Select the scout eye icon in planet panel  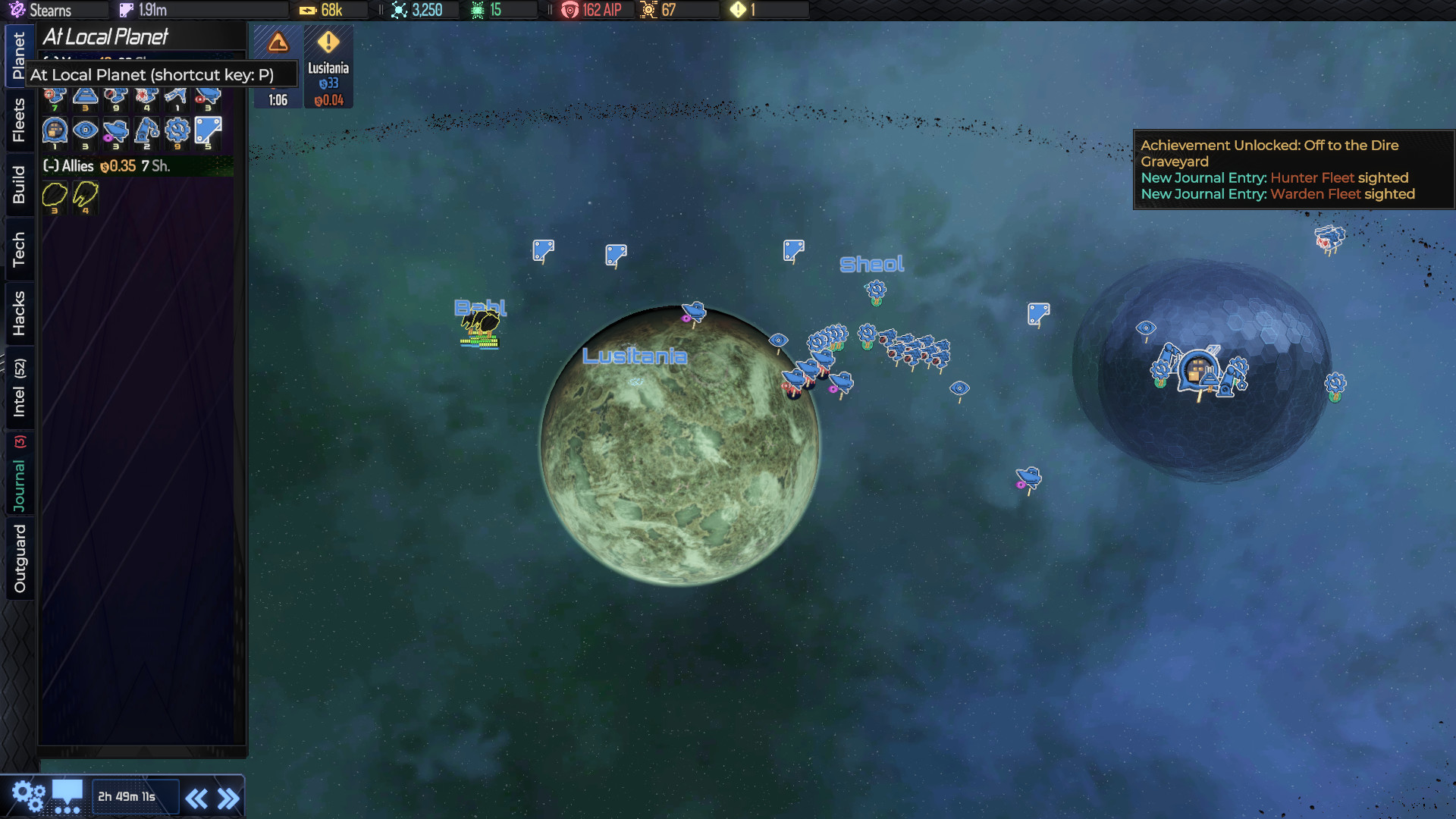pyautogui.click(x=84, y=130)
